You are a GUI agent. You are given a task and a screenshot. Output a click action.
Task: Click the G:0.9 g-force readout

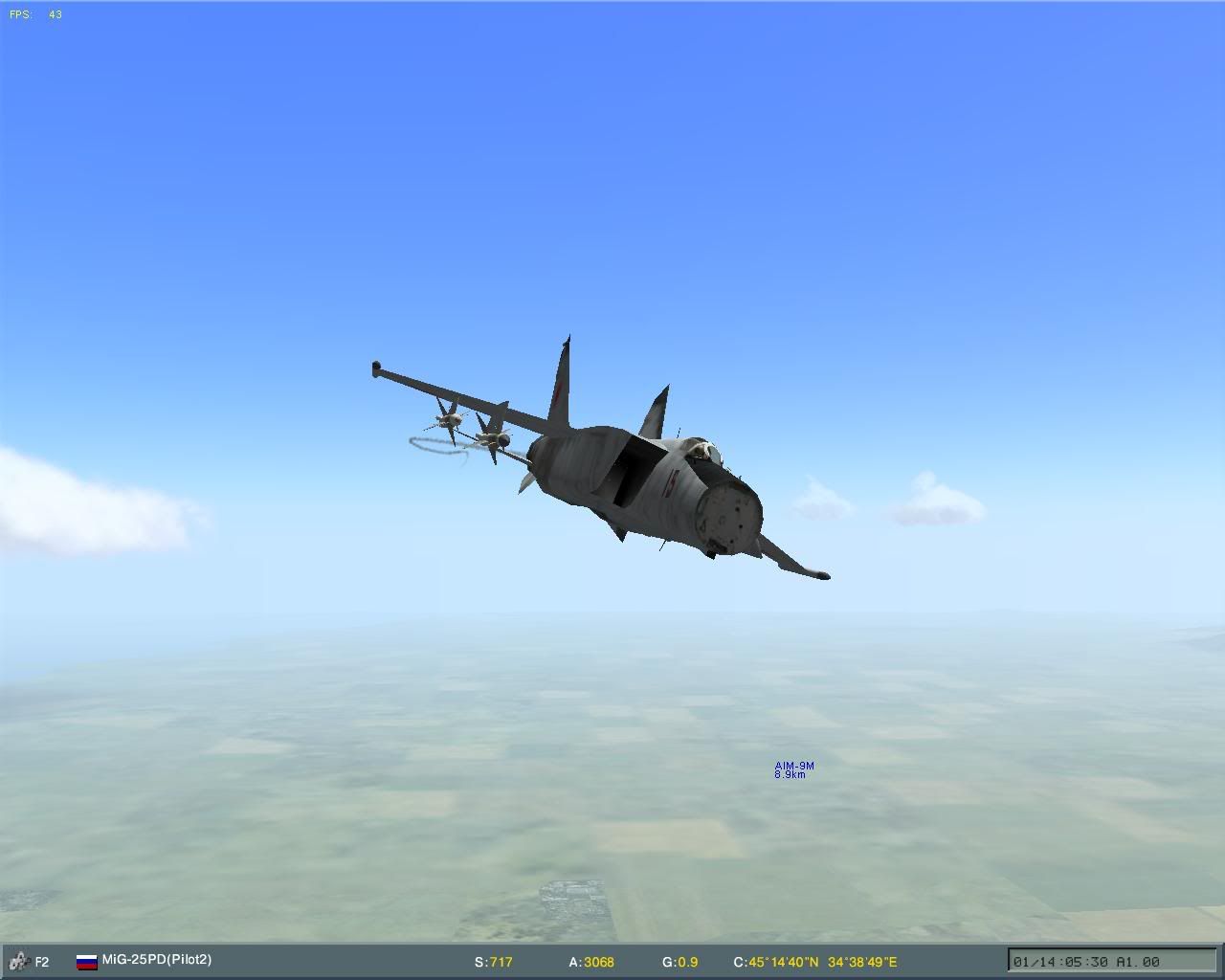(x=681, y=962)
